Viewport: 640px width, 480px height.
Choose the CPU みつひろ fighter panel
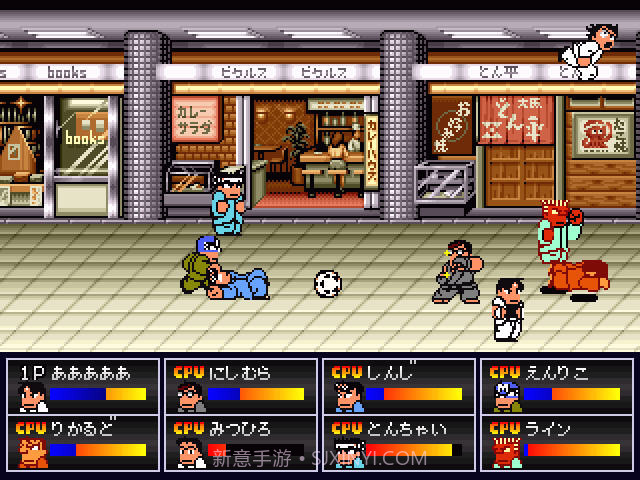point(239,441)
